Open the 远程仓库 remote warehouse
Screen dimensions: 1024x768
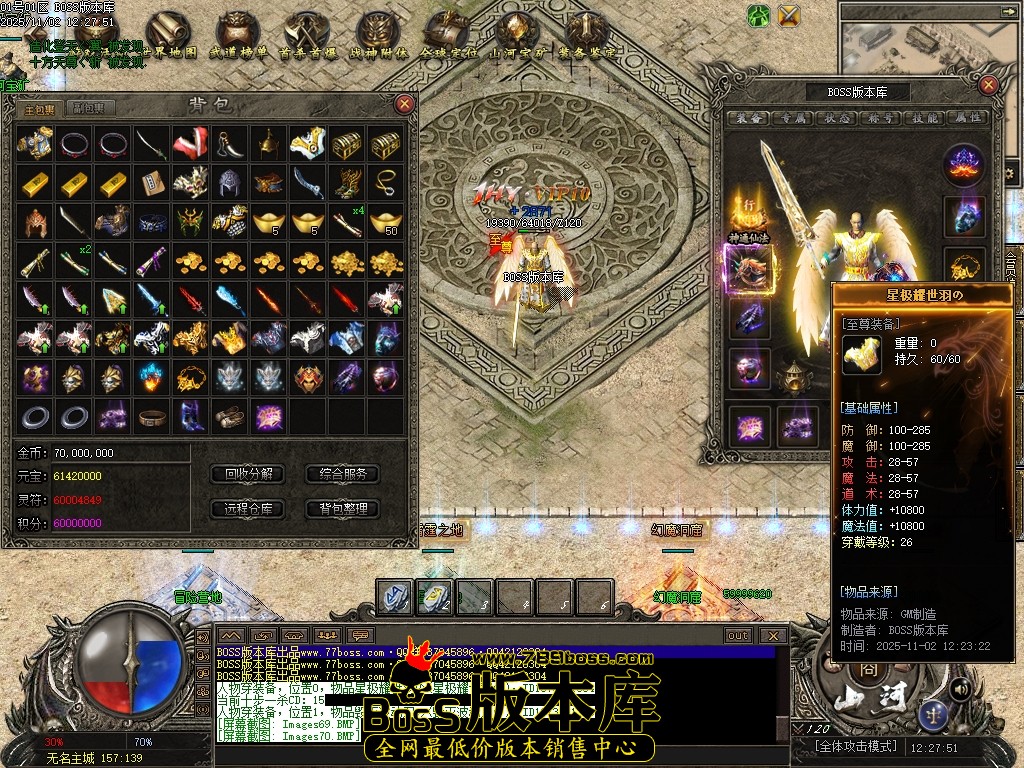pyautogui.click(x=248, y=509)
